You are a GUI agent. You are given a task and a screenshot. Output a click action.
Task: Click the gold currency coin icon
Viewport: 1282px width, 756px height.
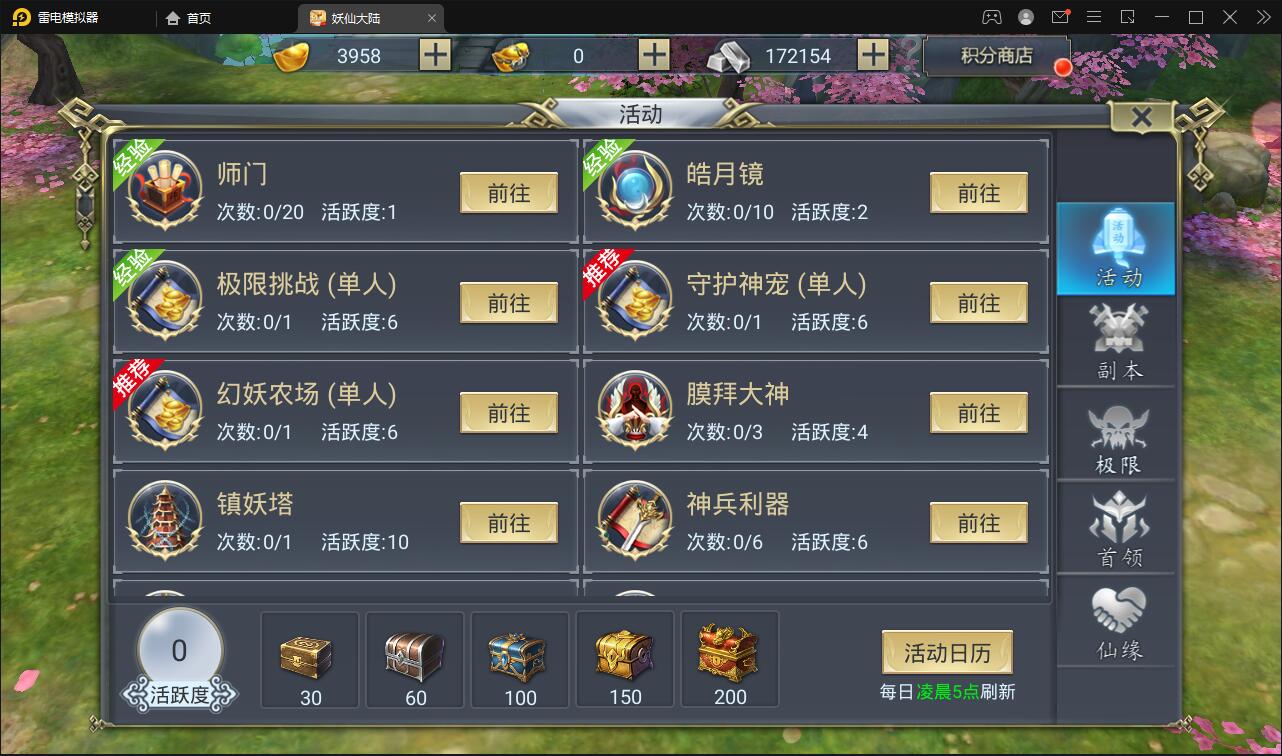[x=289, y=55]
